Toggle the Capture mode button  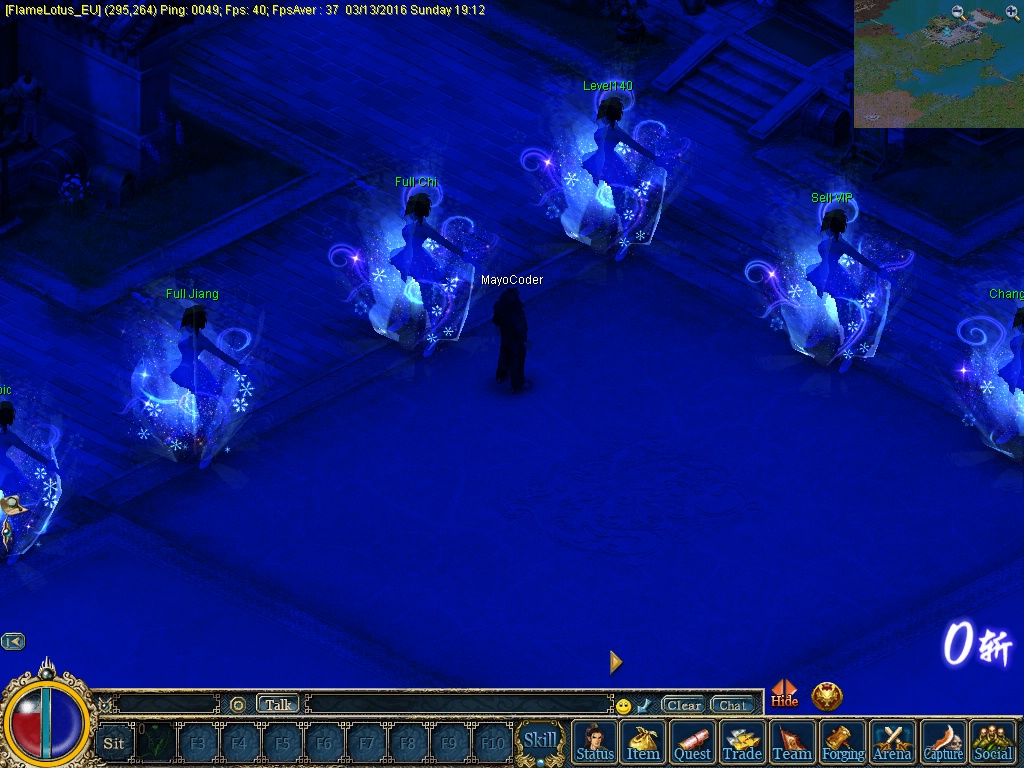click(943, 742)
